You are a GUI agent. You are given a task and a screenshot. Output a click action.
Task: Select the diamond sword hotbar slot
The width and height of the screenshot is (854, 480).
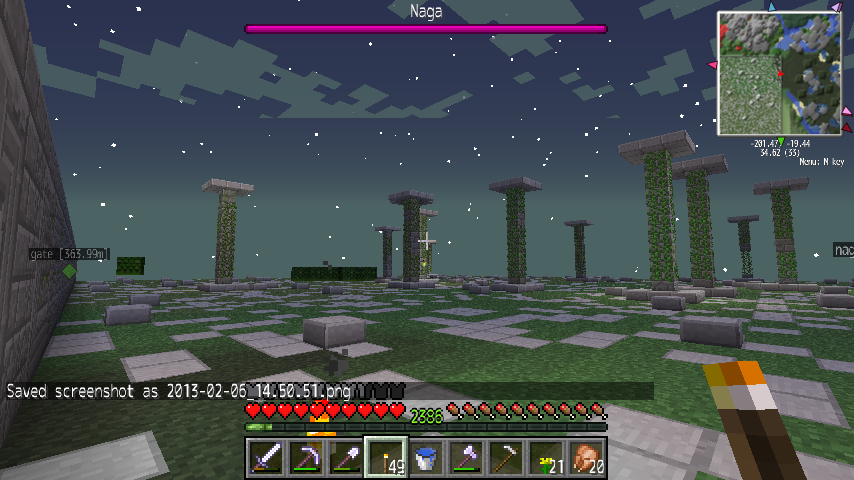coord(265,458)
